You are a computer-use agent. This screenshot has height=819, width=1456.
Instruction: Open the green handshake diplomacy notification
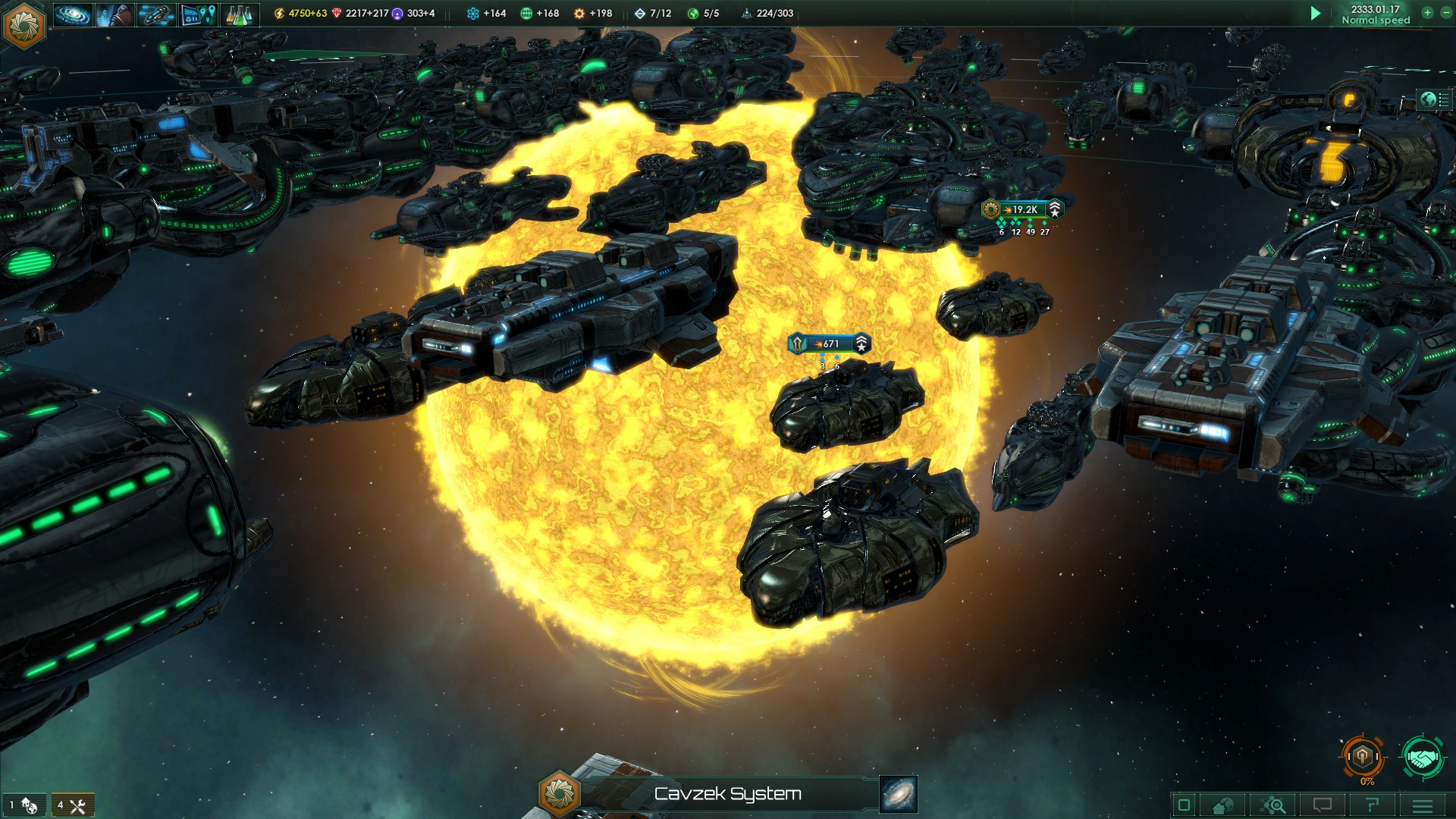pyautogui.click(x=1422, y=756)
